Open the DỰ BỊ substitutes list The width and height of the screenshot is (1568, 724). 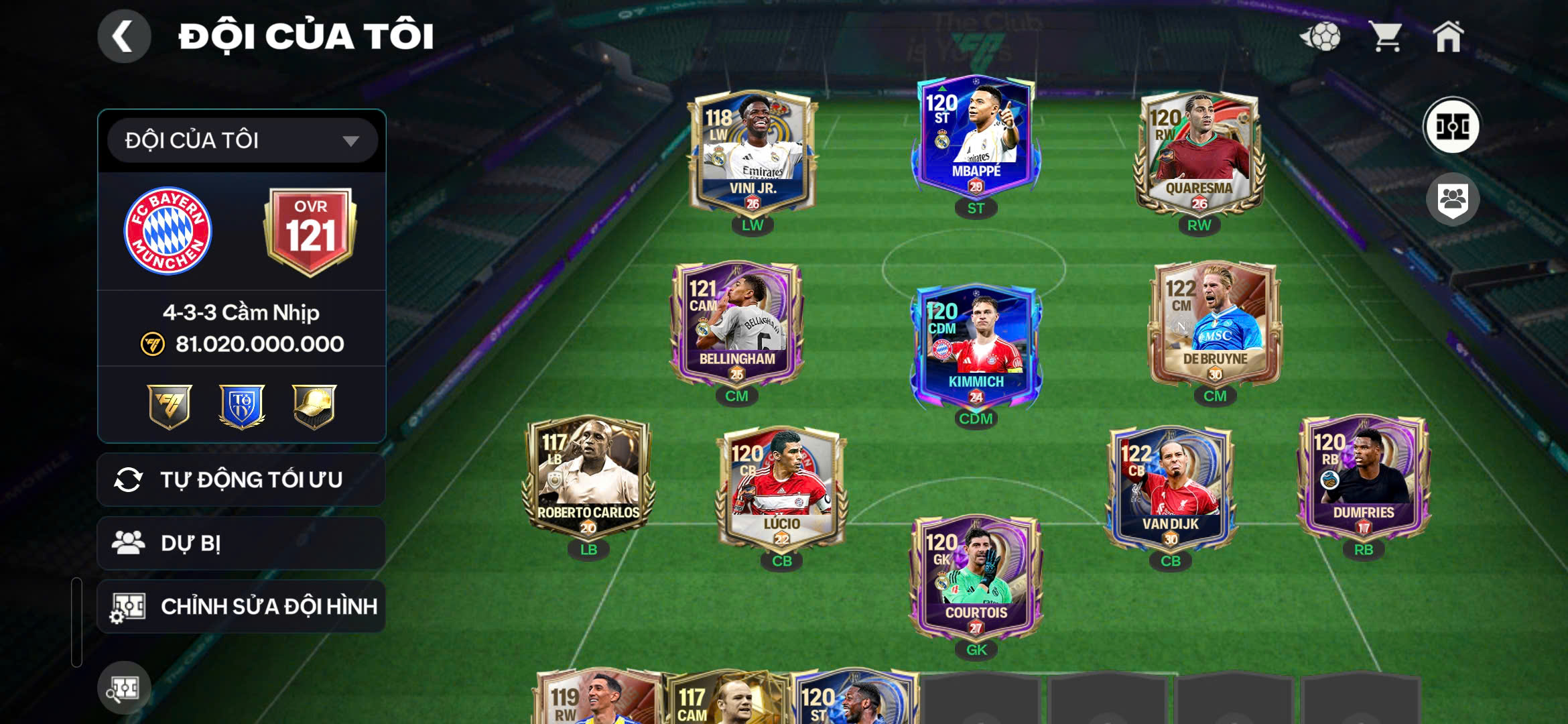(x=241, y=543)
